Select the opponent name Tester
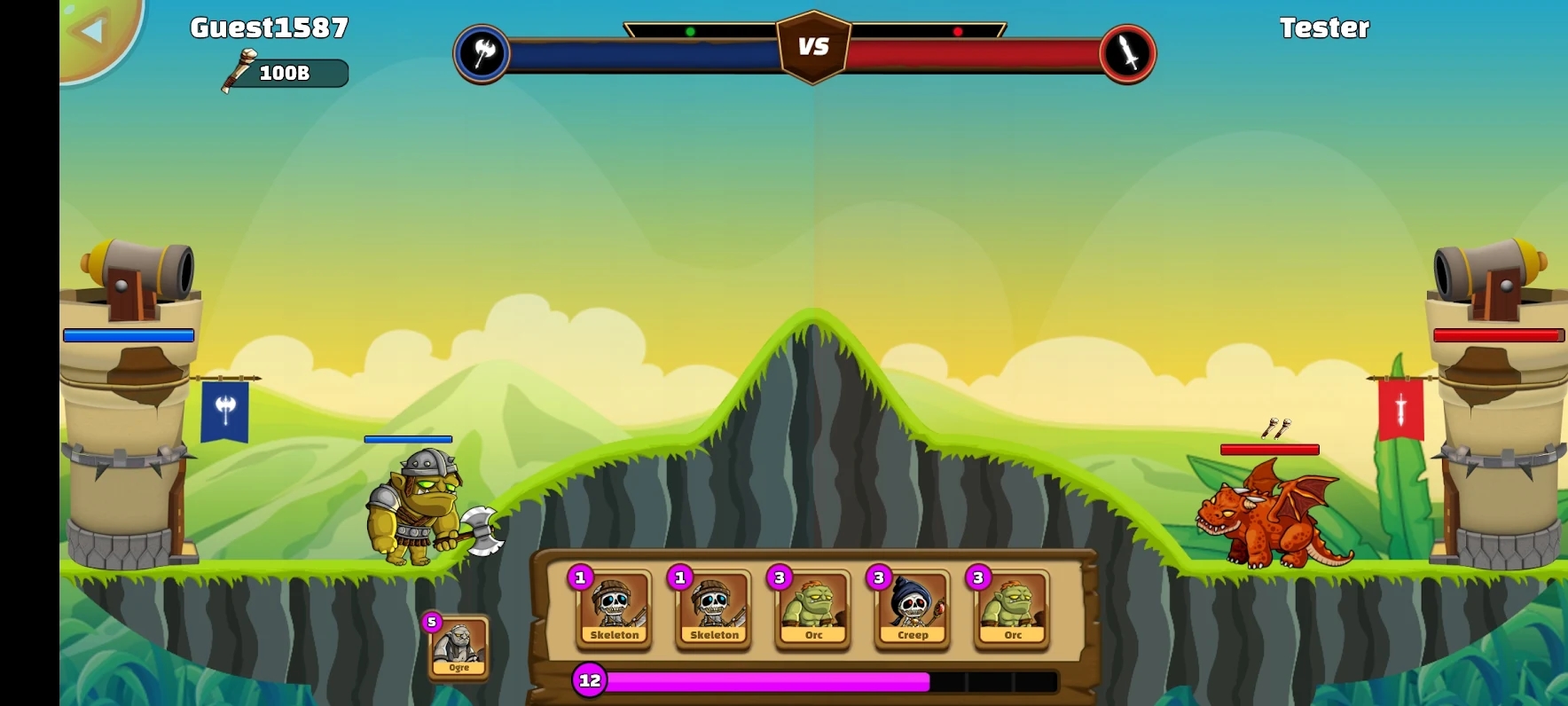The width and height of the screenshot is (1568, 706). pyautogui.click(x=1325, y=27)
